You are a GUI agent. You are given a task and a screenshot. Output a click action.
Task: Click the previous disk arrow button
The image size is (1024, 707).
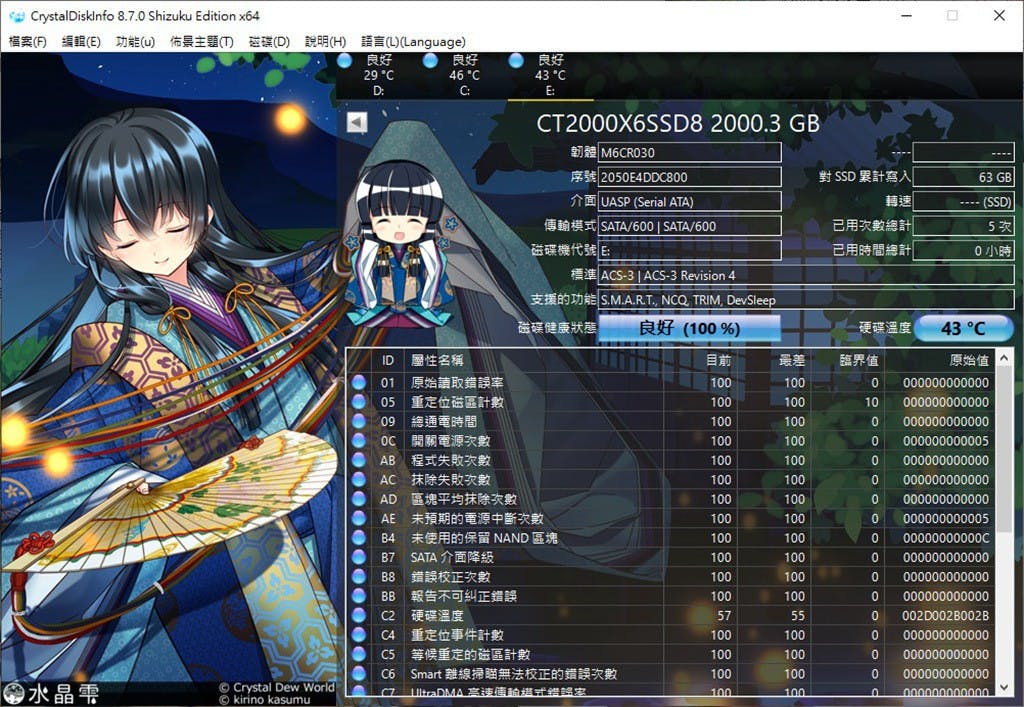357,122
